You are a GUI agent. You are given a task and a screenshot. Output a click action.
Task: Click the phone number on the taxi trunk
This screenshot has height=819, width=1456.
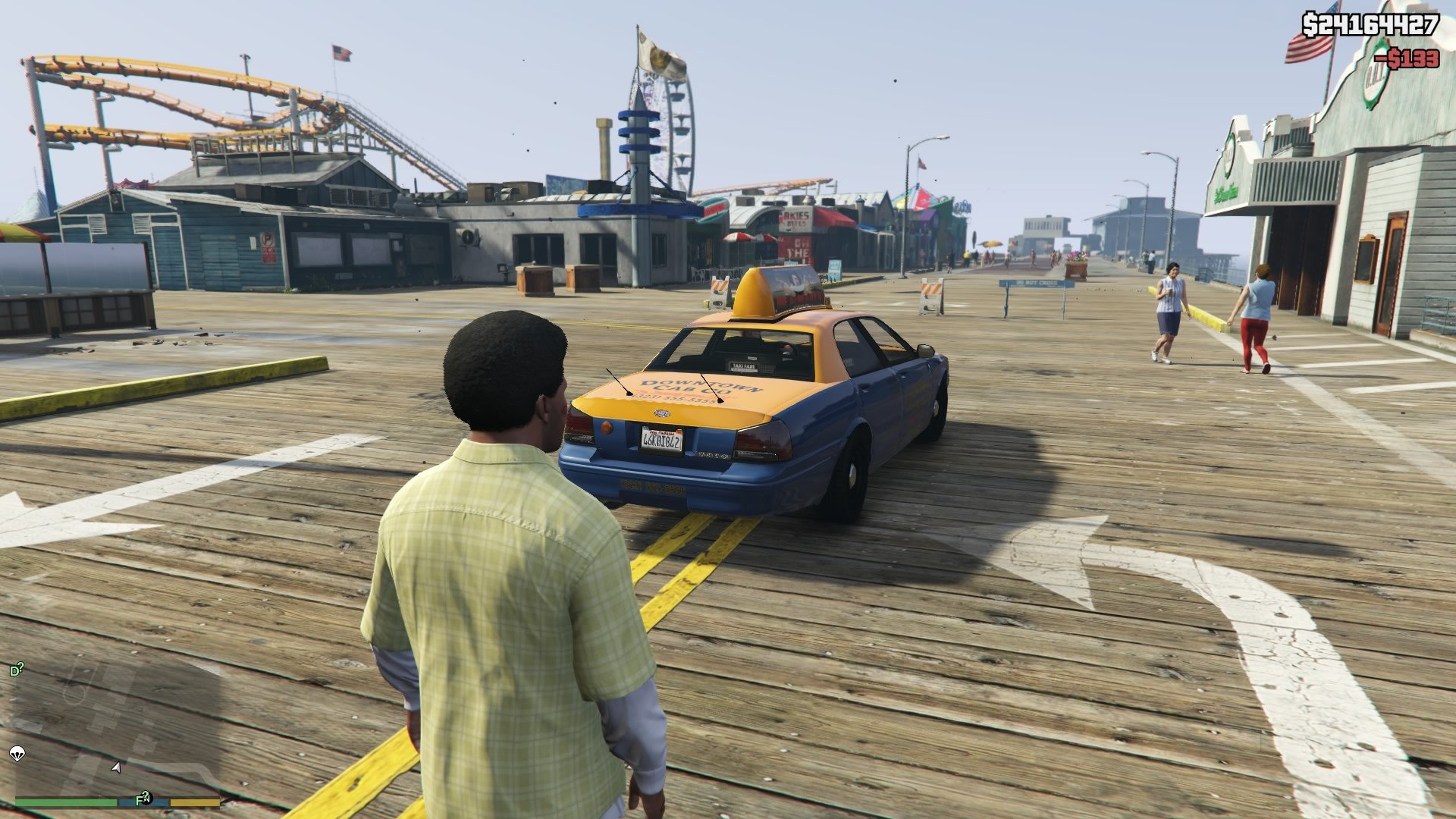pos(673,400)
